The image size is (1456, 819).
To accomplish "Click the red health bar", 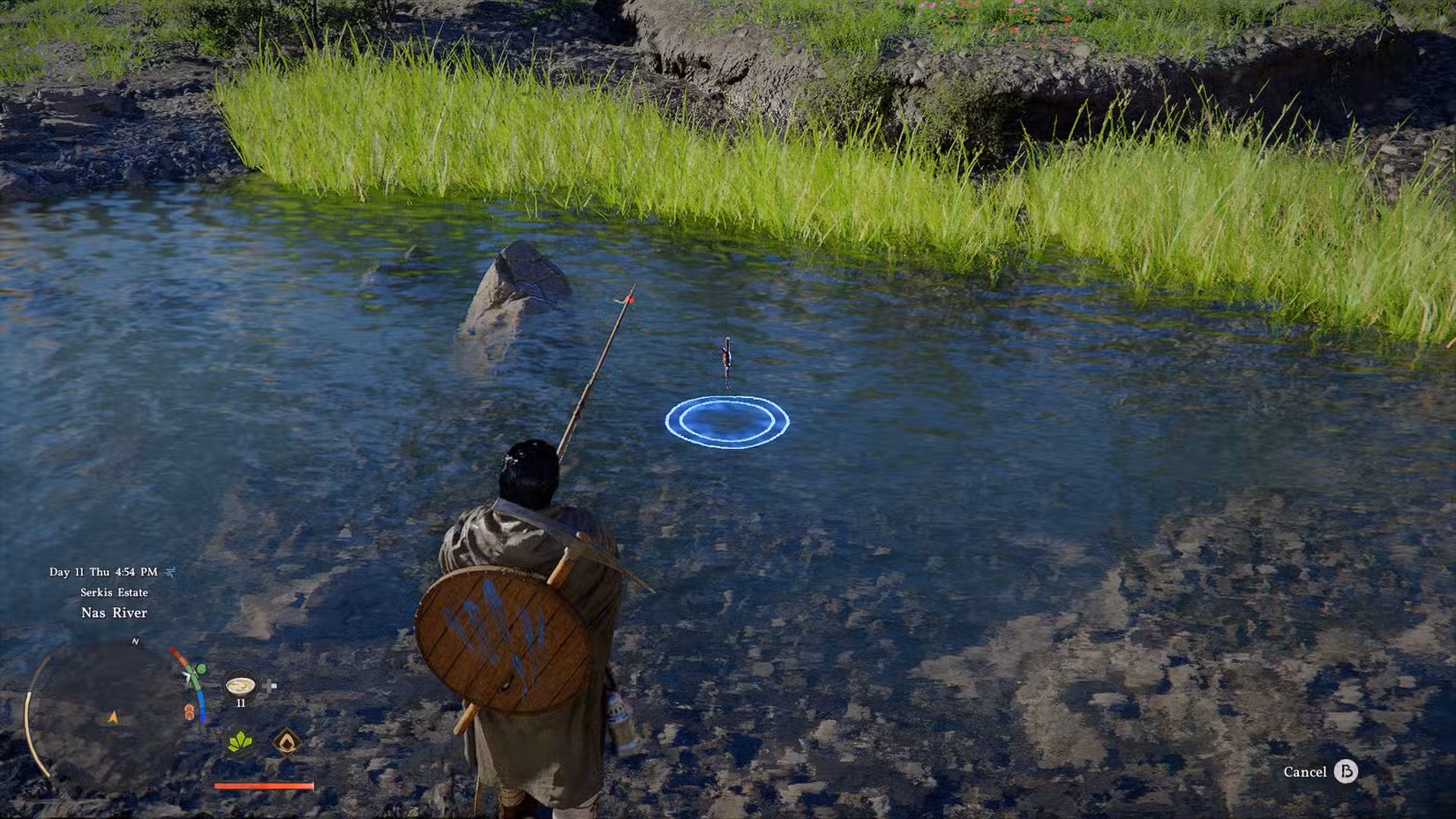I will [x=262, y=785].
